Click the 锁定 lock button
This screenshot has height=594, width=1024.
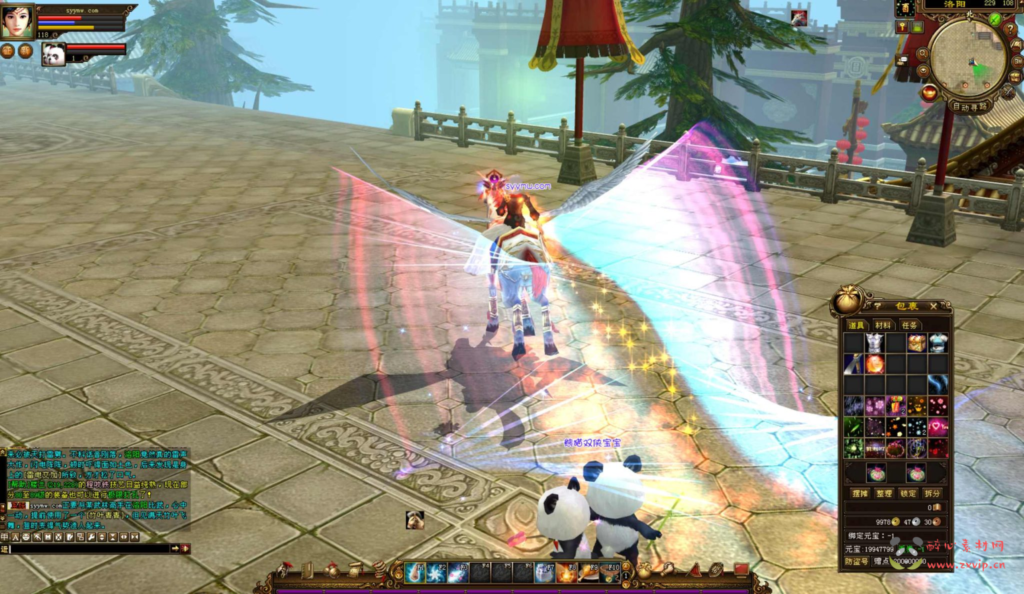point(908,493)
